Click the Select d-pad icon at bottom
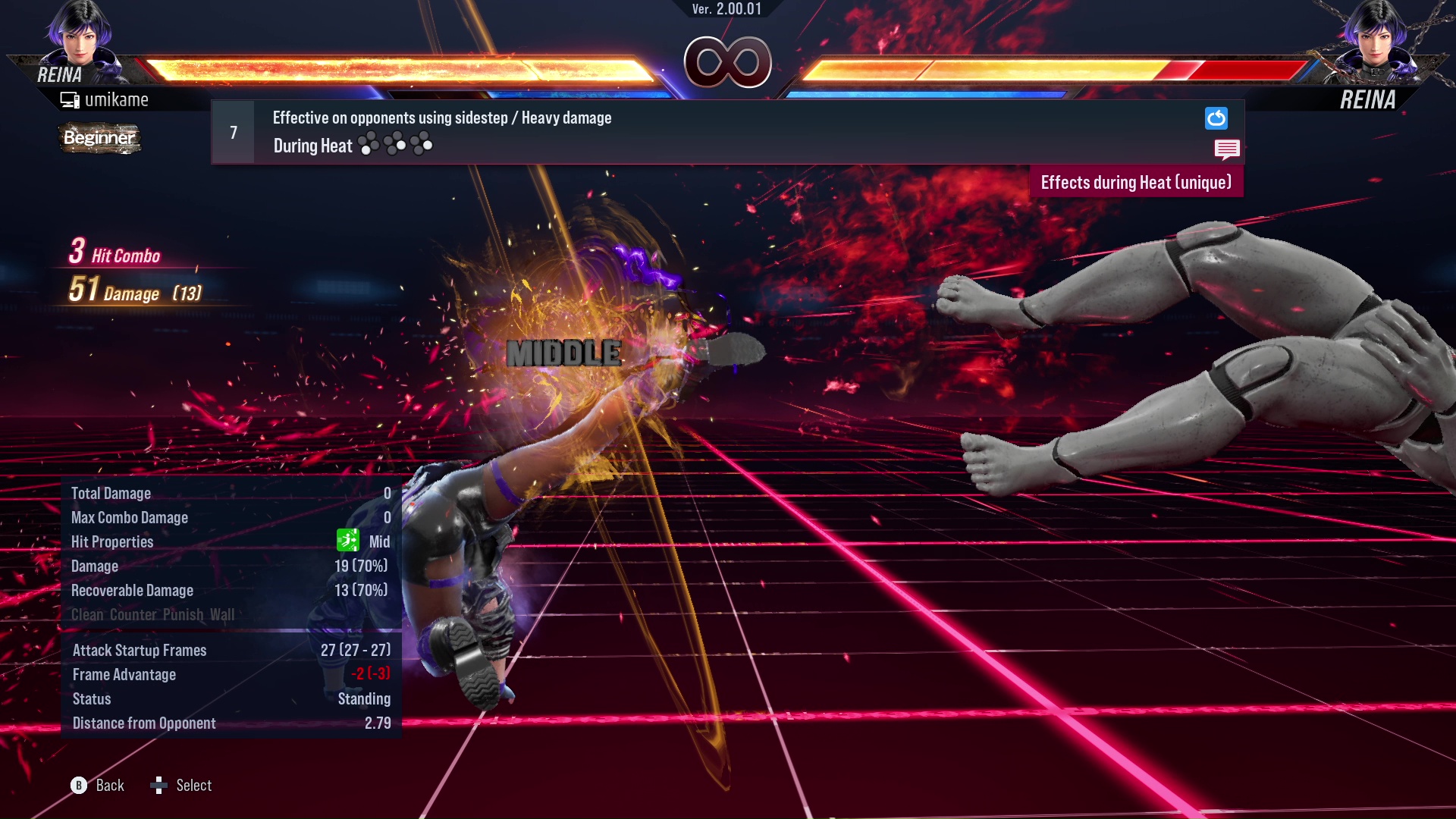The image size is (1456, 819). coord(160,786)
